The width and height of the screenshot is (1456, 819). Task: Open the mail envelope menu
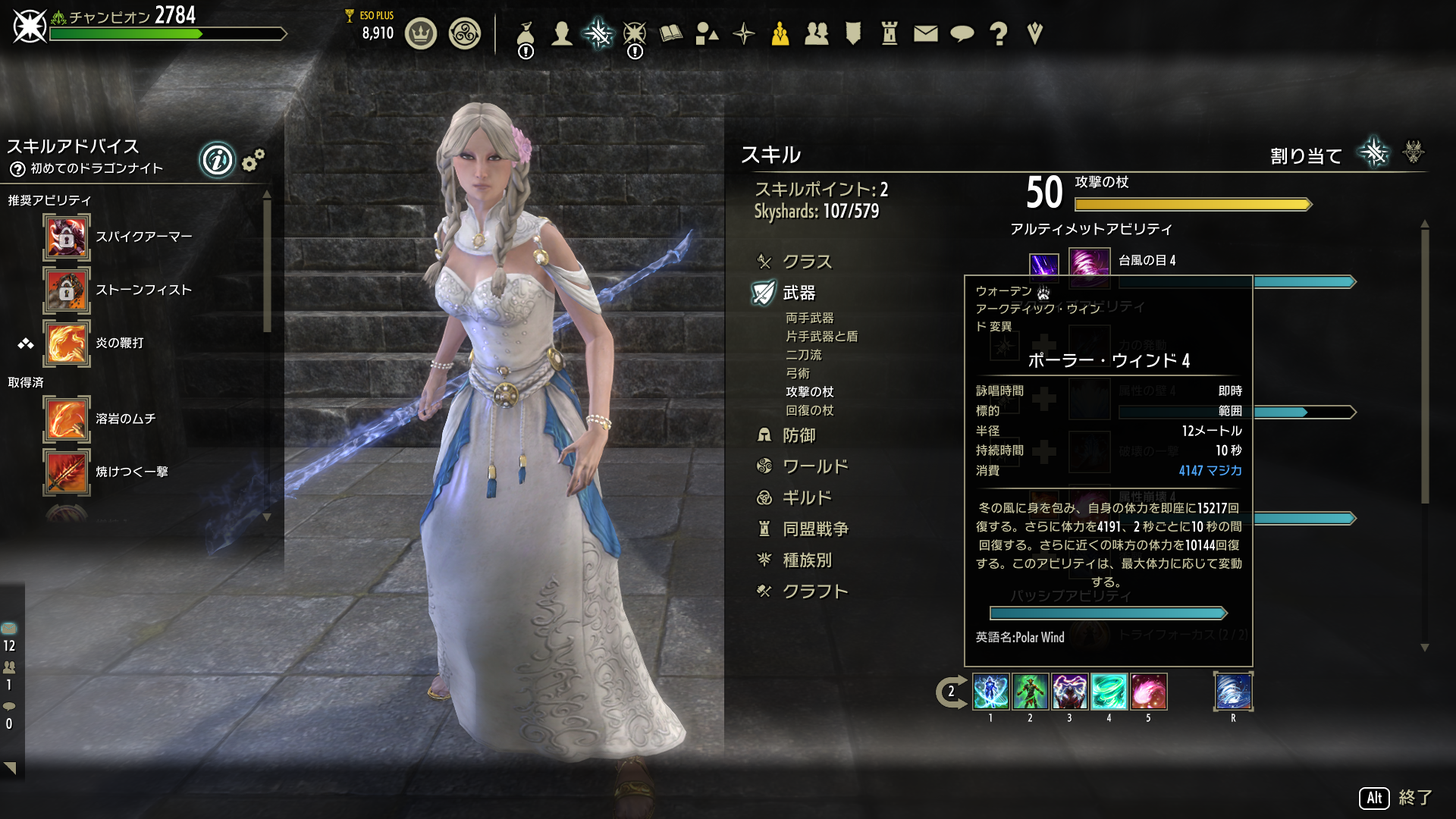925,33
